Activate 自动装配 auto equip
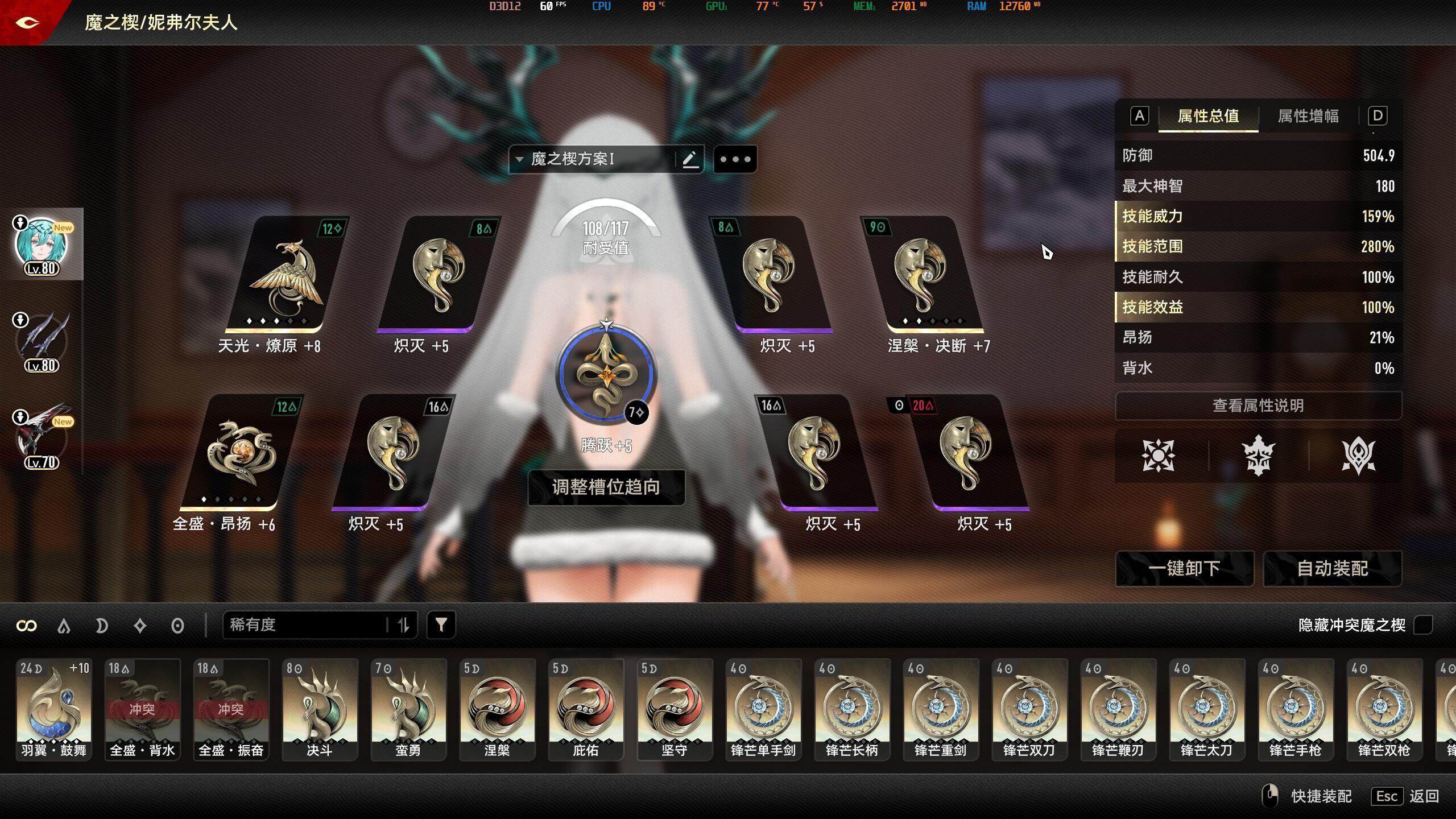 tap(1332, 568)
